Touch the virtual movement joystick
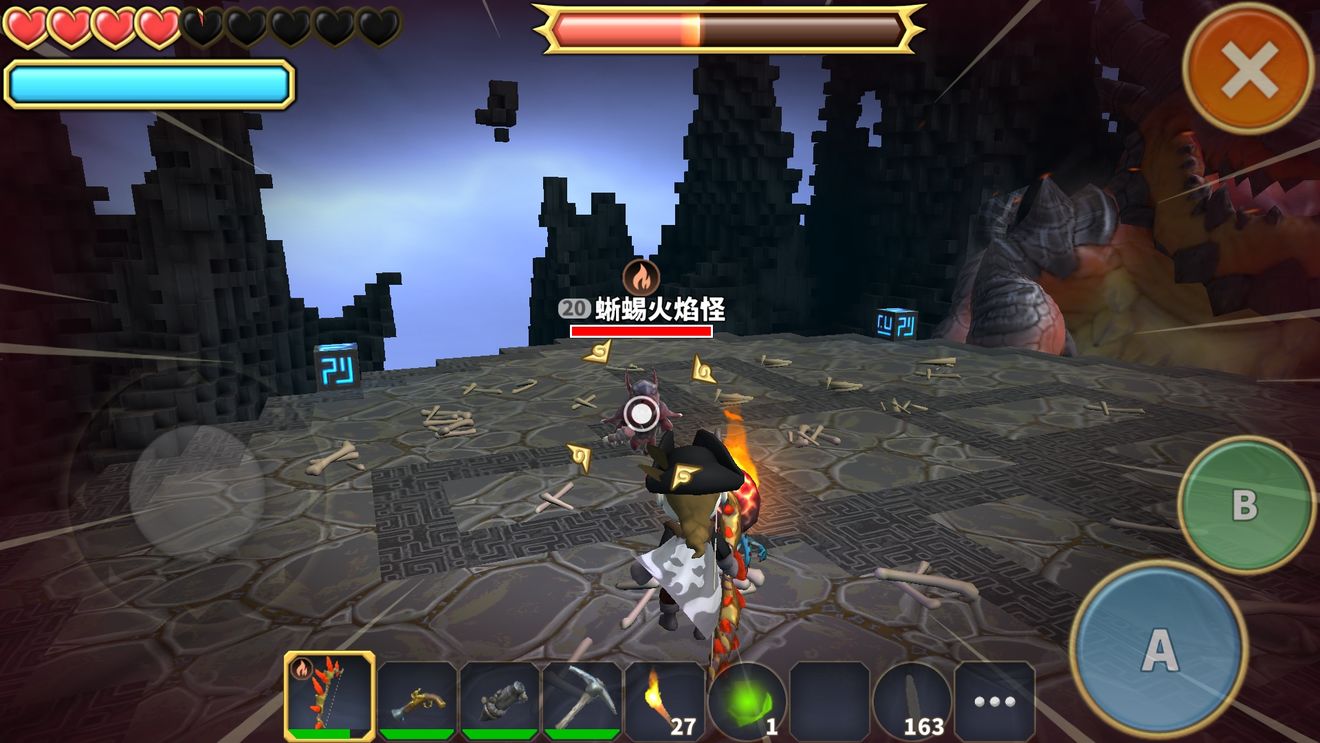1320x743 pixels. 197,491
